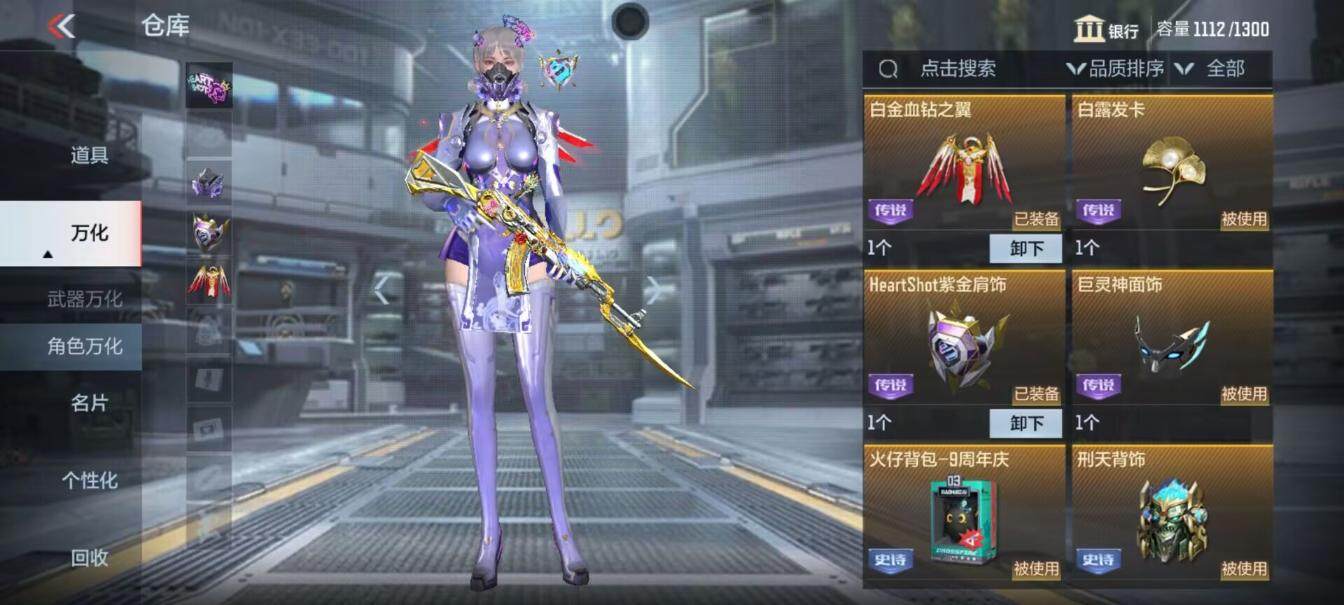Screen dimensions: 1344x605
Task: Click the equipped red wings slot
Action: (209, 280)
